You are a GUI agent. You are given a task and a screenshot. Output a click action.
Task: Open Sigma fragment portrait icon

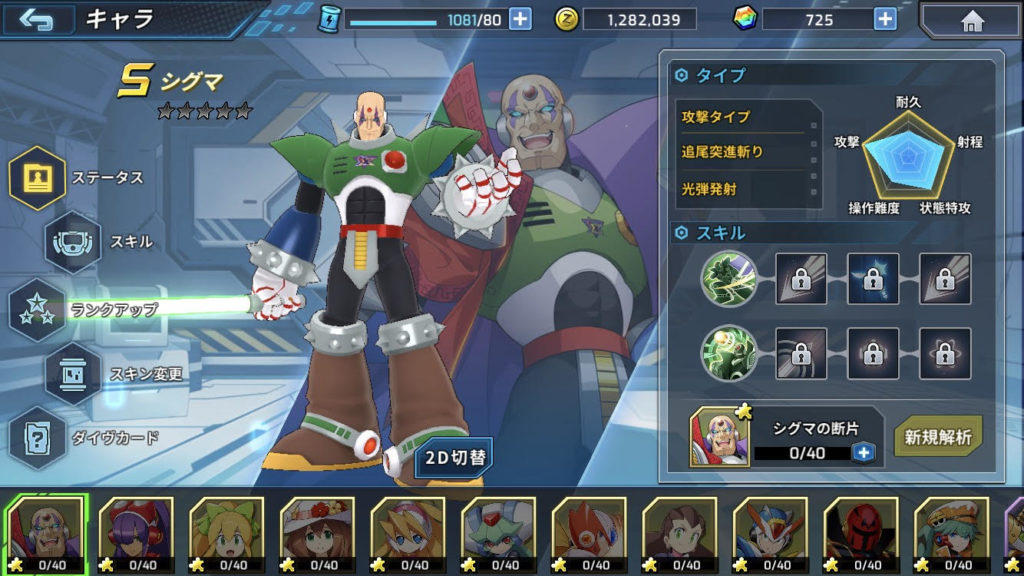click(719, 438)
